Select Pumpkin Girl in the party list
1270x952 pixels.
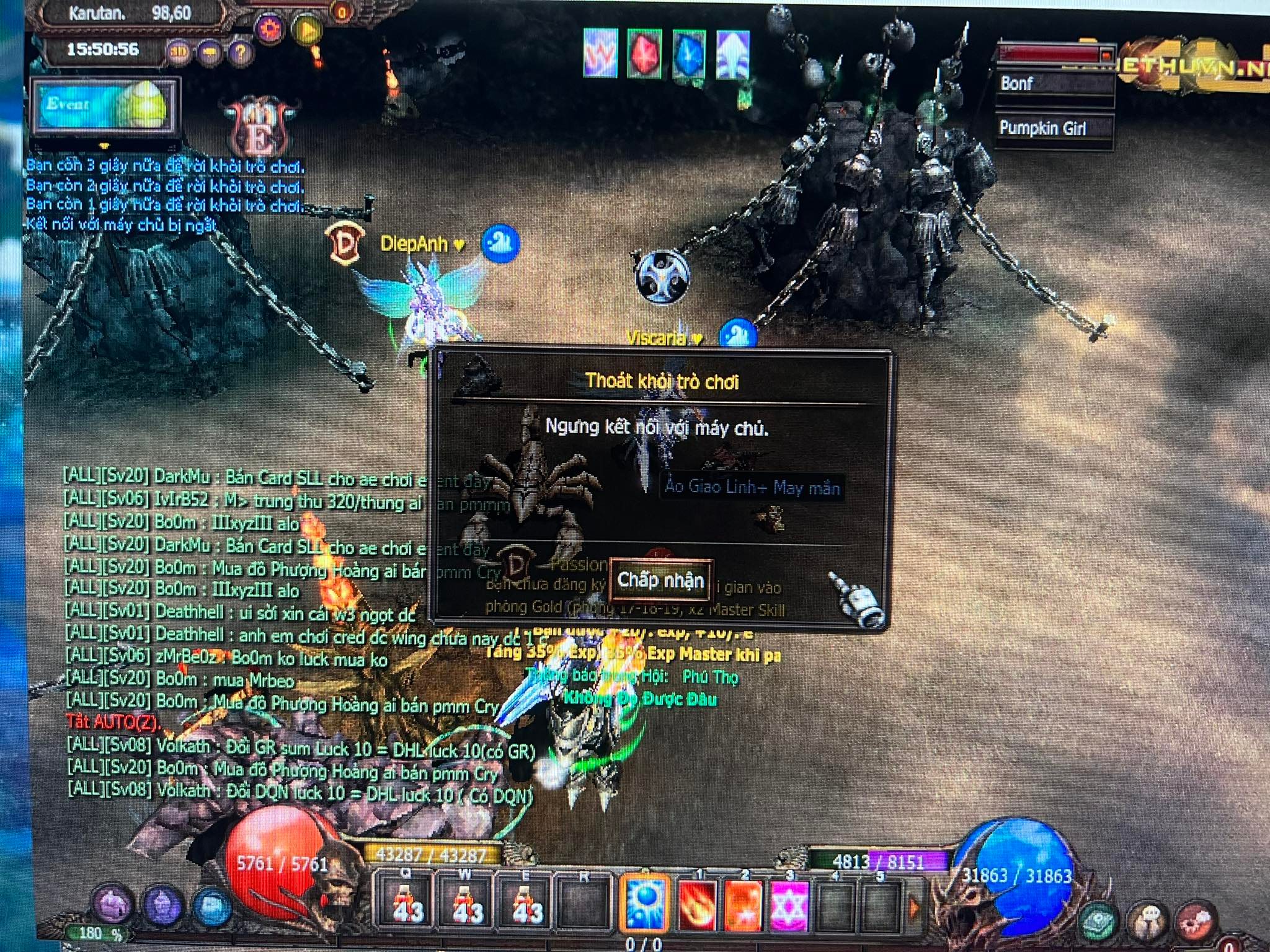(x=1053, y=128)
